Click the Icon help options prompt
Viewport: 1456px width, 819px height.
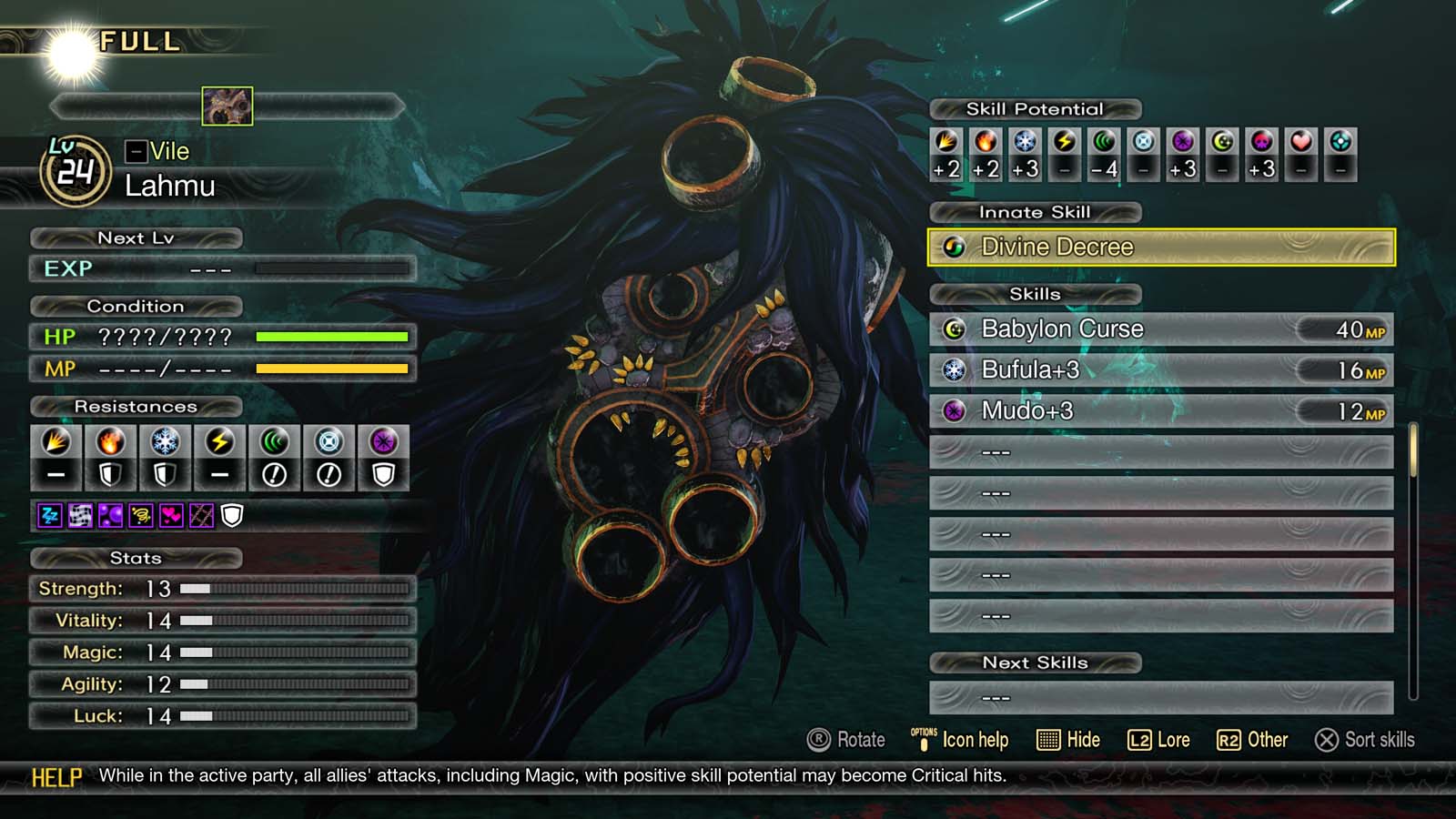[960, 740]
